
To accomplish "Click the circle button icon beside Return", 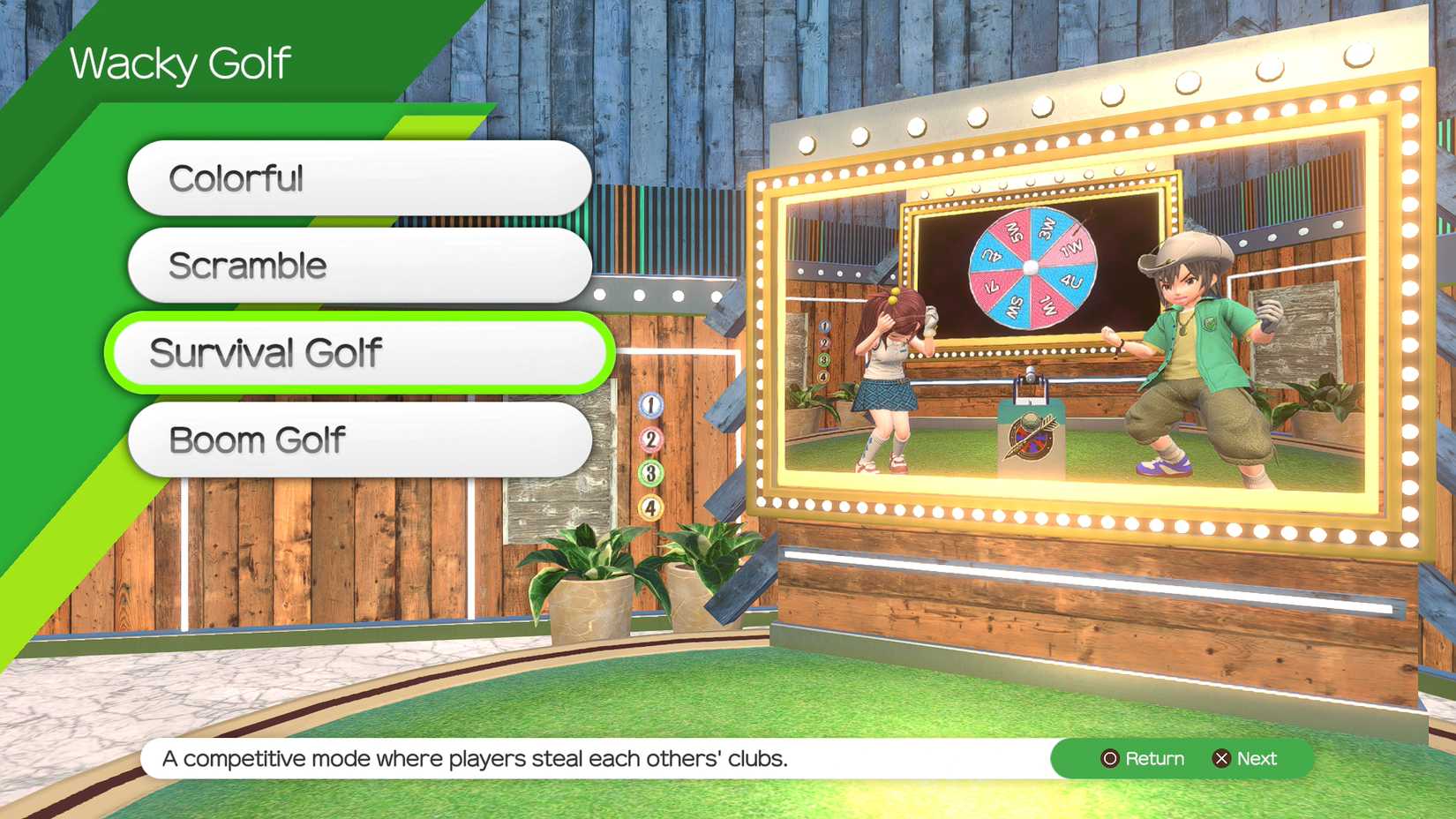I will 1109,758.
